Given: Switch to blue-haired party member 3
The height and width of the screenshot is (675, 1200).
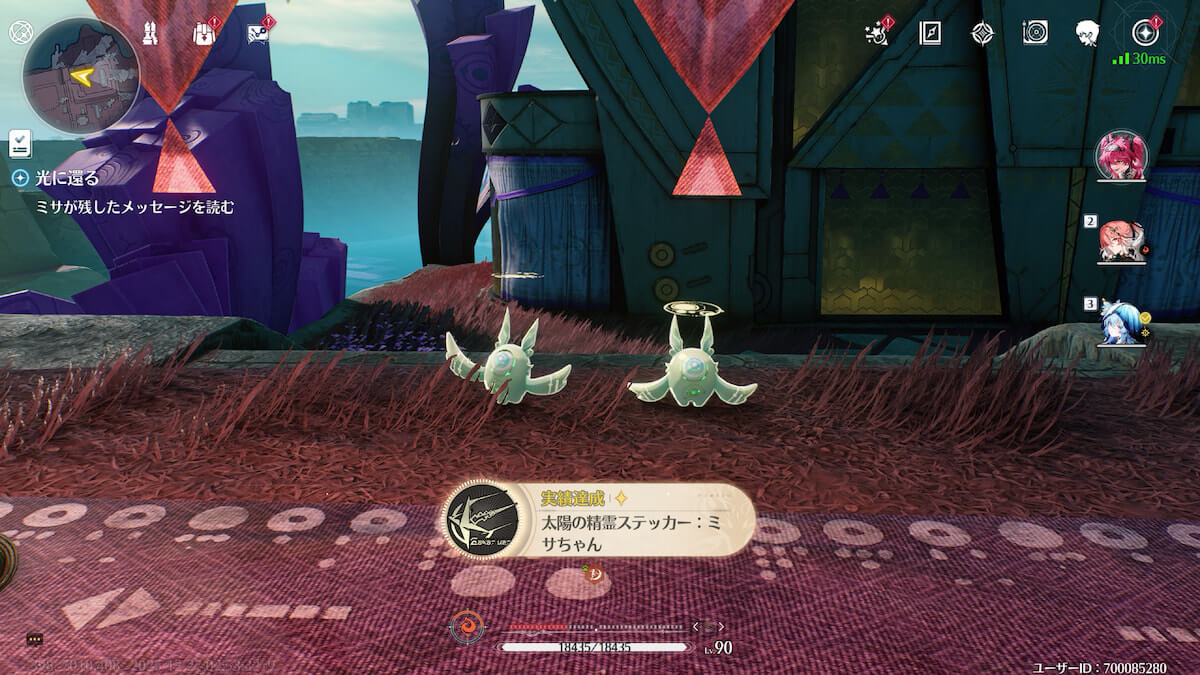Looking at the screenshot, I should click(x=1119, y=323).
